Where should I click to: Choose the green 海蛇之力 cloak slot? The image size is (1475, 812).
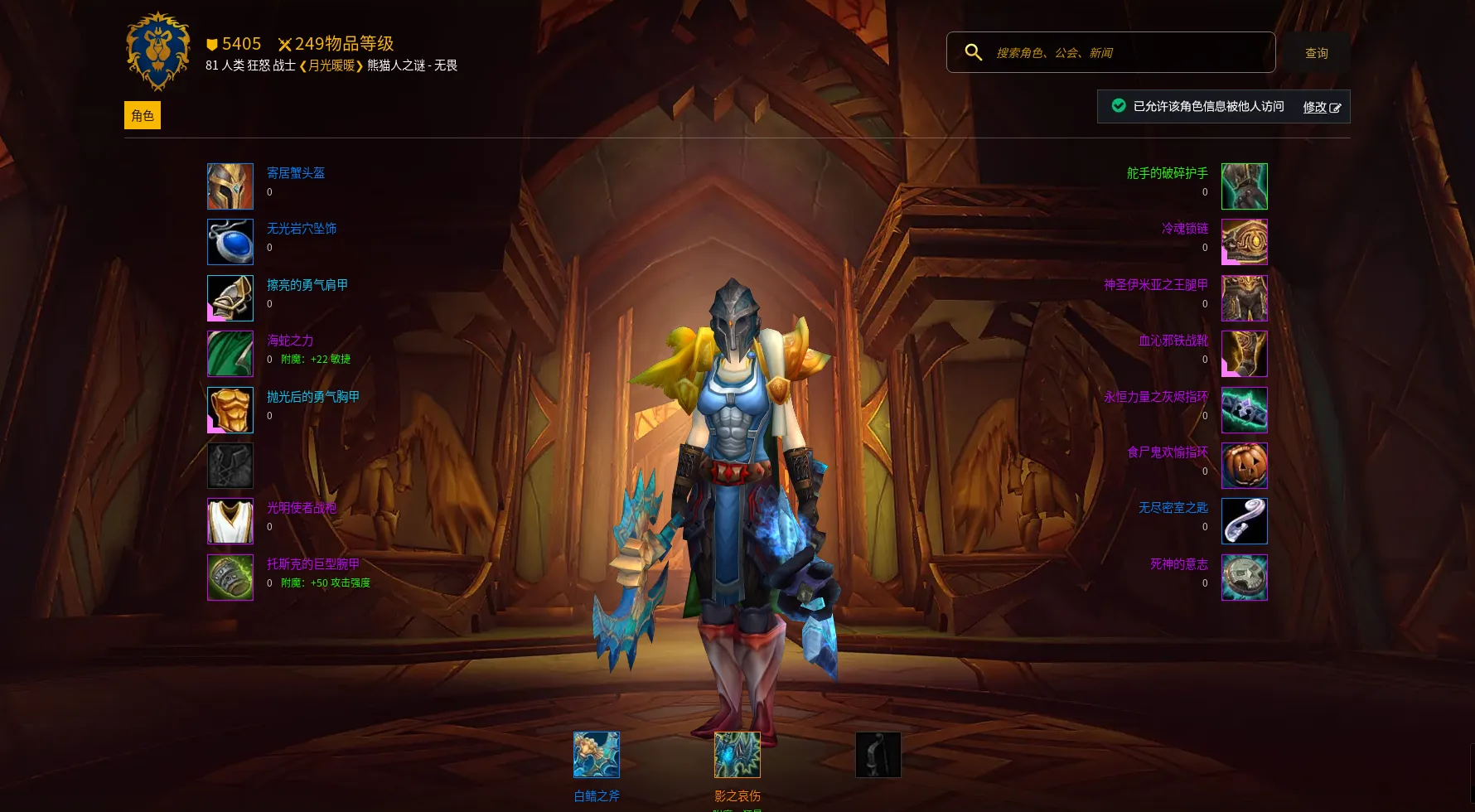coord(230,354)
